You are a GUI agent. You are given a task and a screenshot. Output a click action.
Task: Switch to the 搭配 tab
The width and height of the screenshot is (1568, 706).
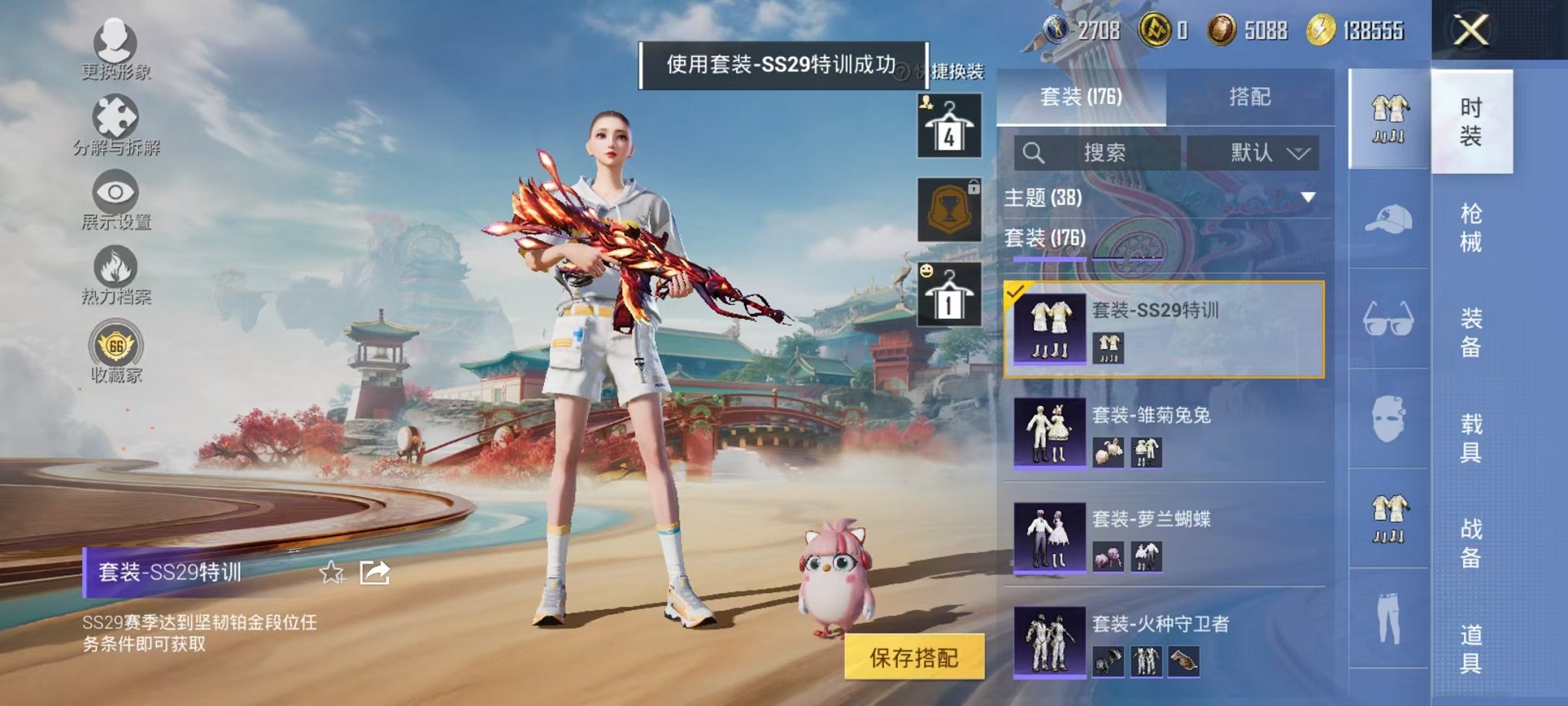(x=1249, y=96)
